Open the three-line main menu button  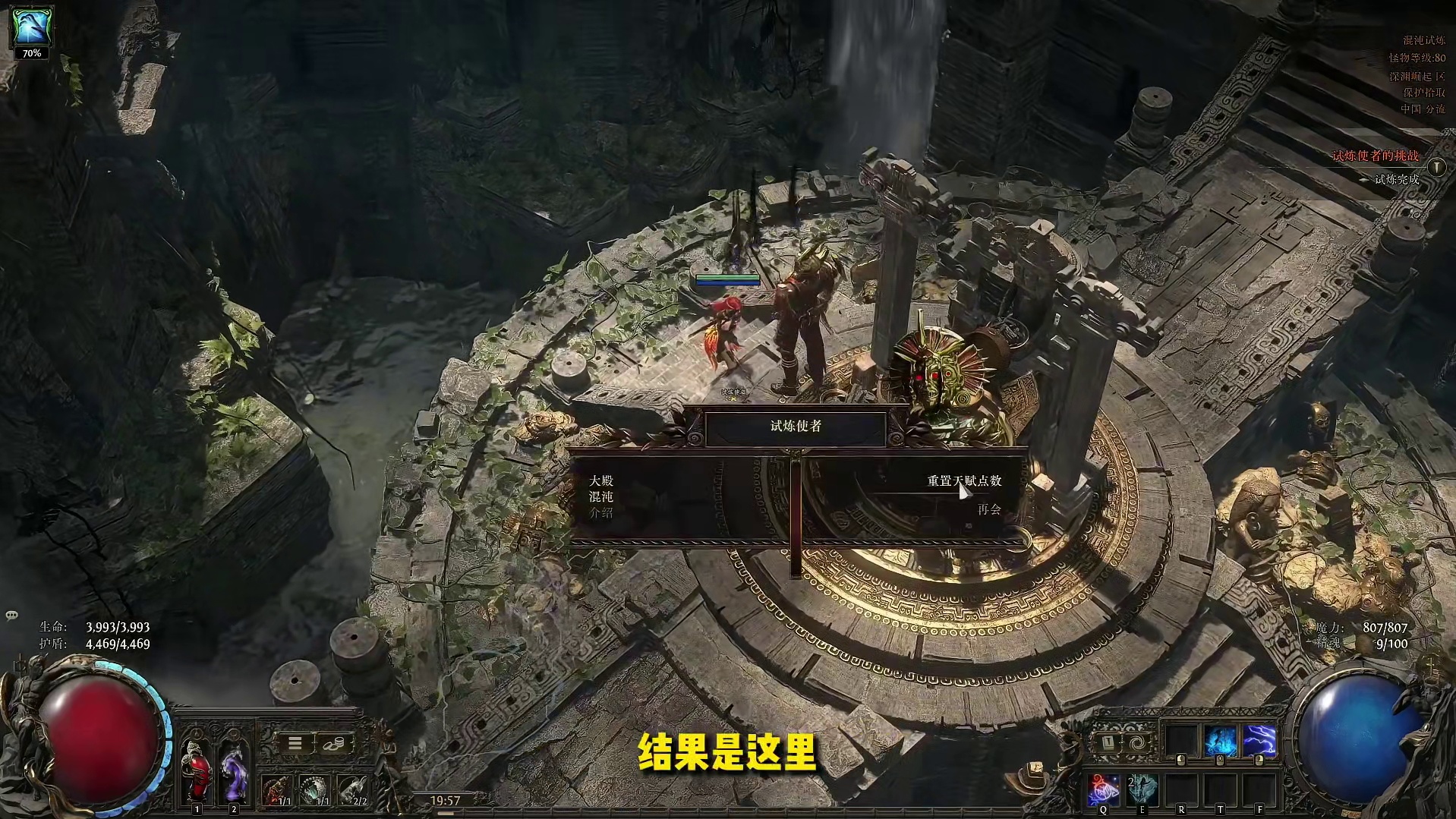[295, 743]
